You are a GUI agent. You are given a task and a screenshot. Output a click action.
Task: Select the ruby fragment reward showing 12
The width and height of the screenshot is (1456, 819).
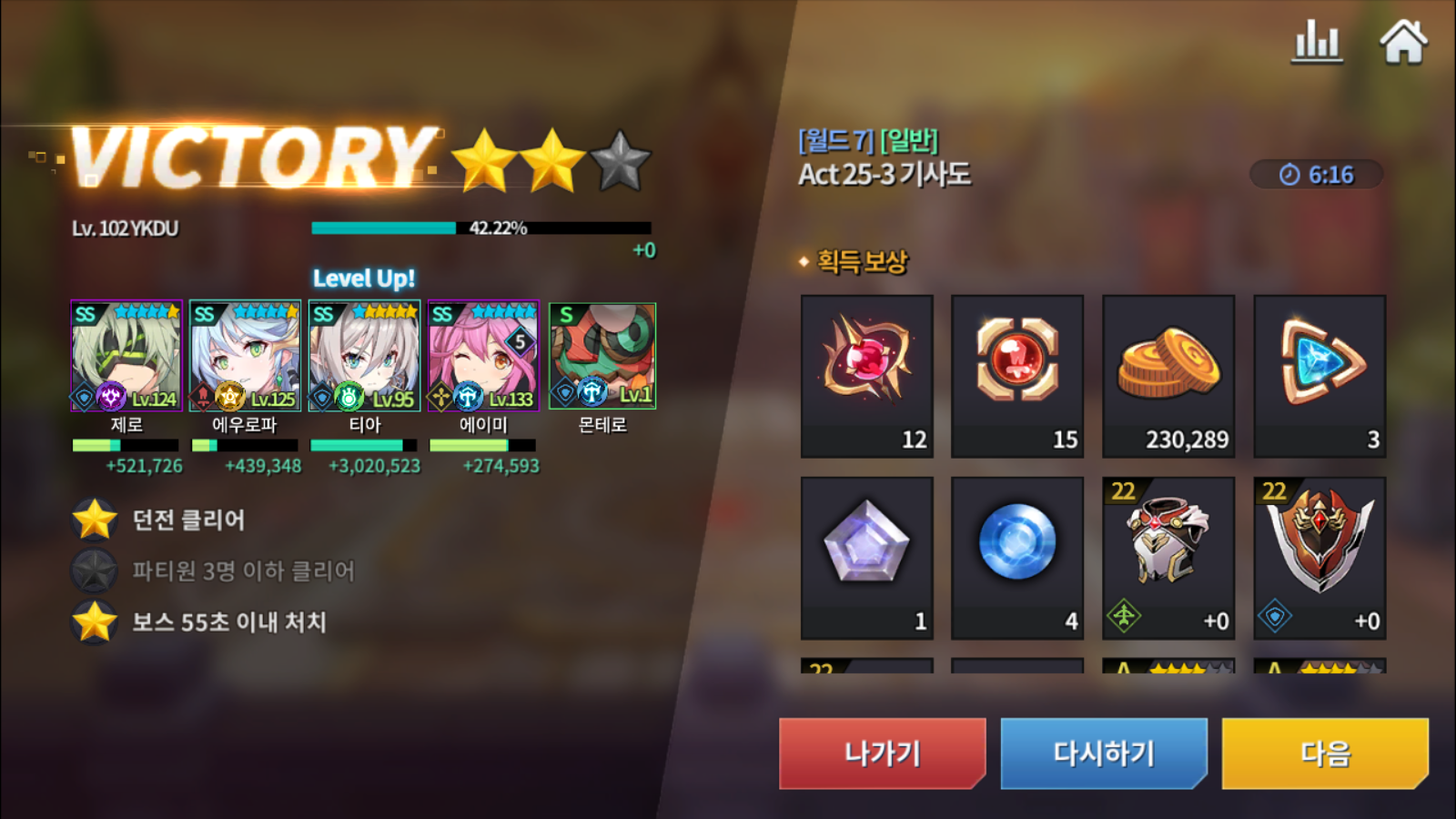[865, 373]
